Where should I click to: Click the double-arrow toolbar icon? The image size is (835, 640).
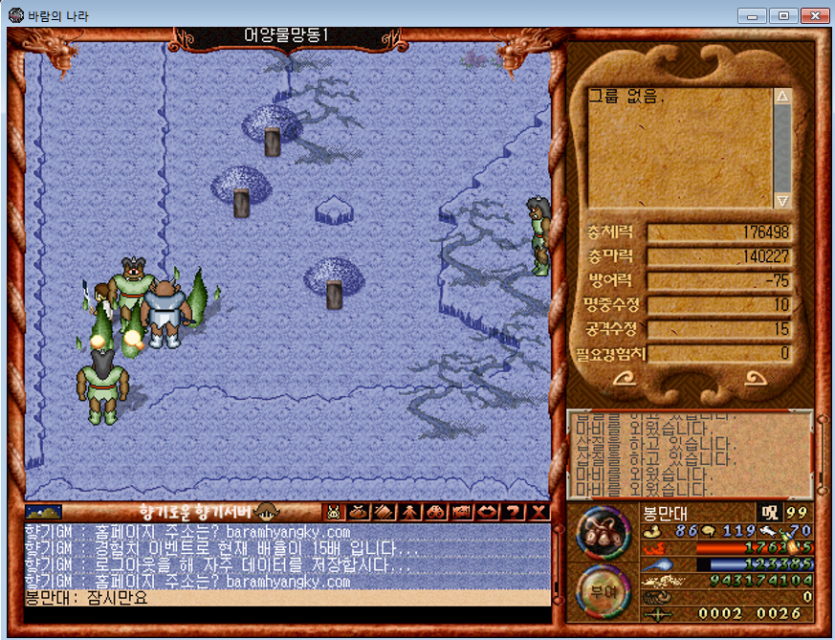(x=488, y=511)
